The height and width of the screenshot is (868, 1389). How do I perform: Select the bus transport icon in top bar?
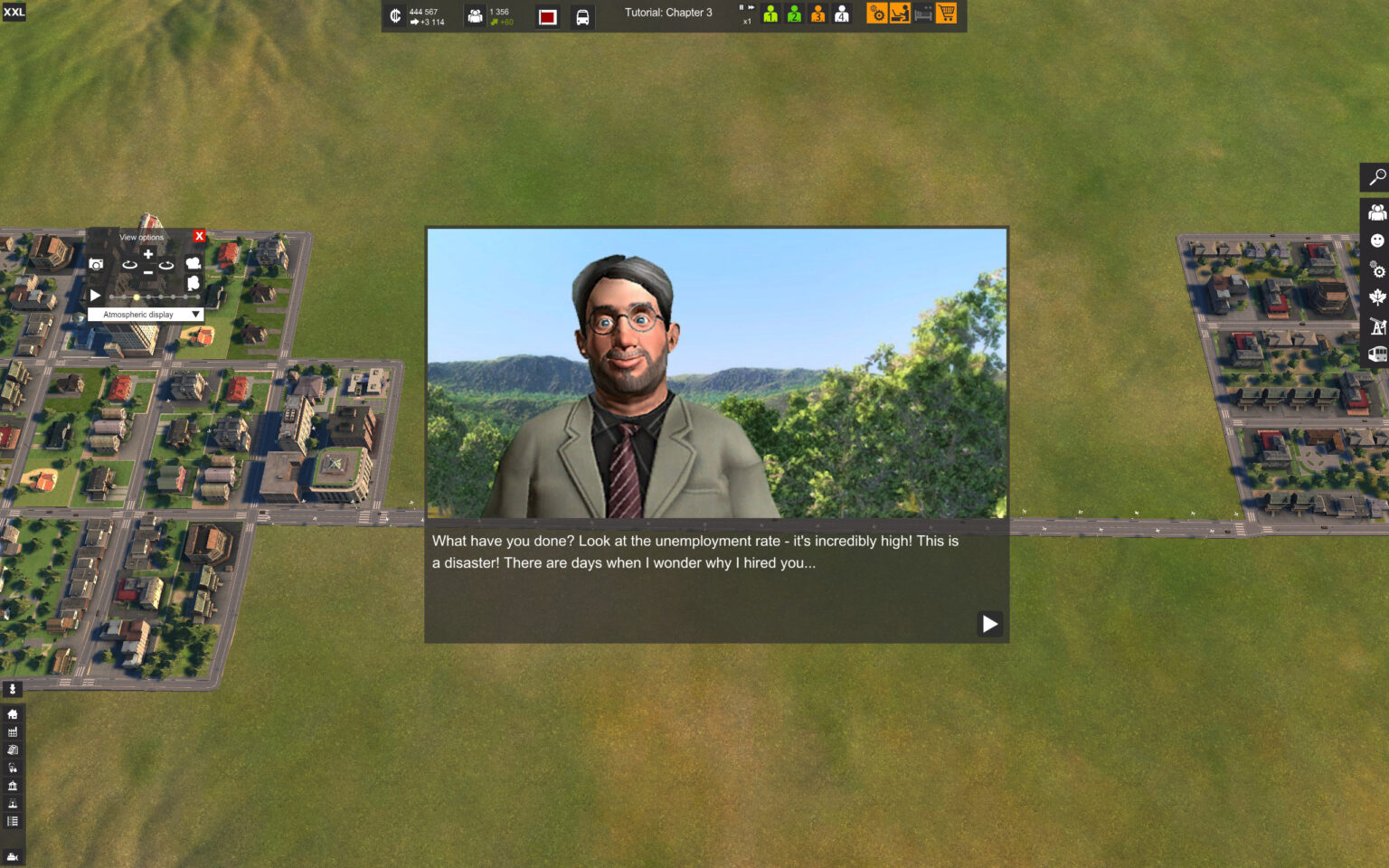(582, 17)
